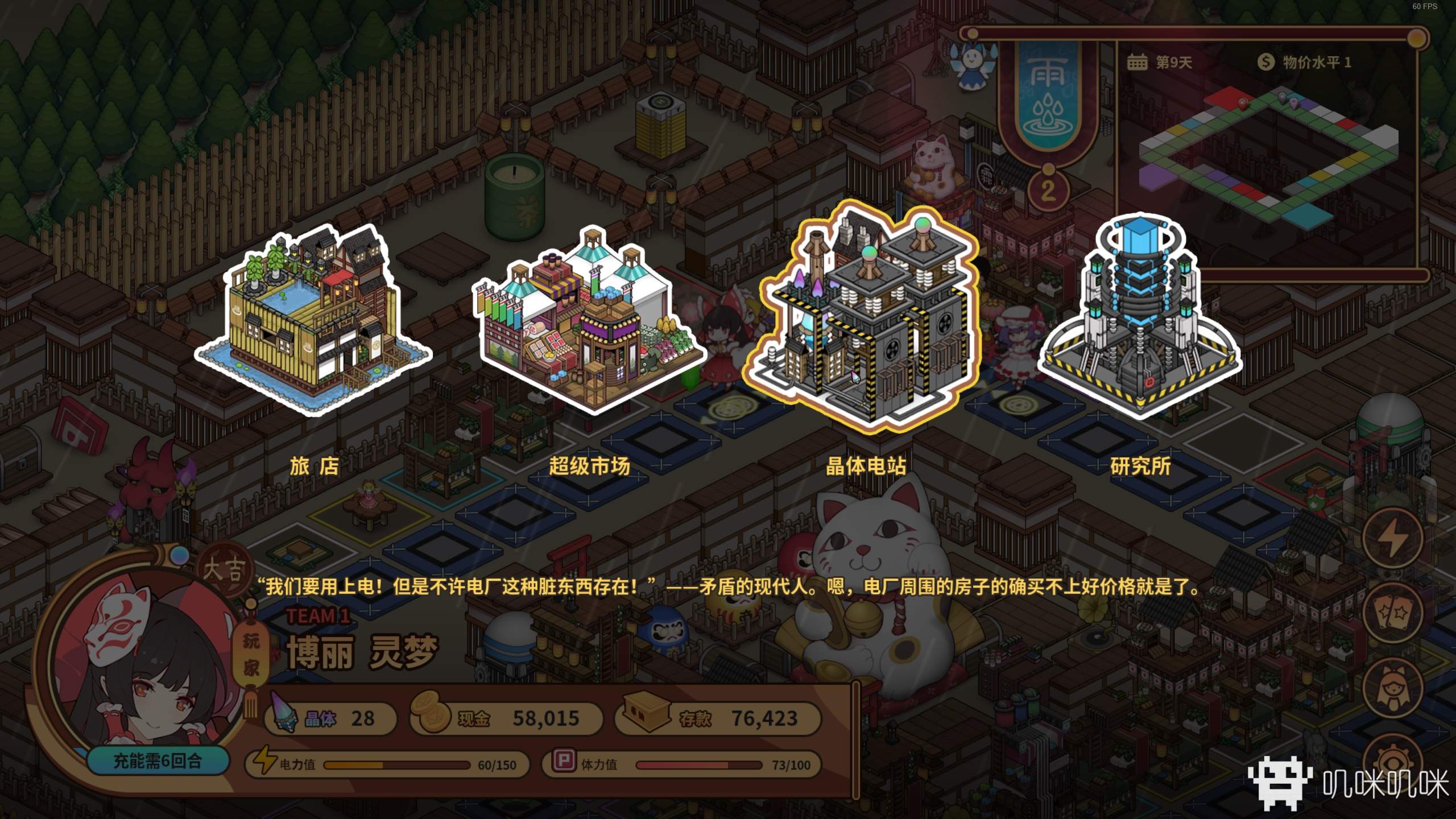Click the rain weather banner
1456x819 pixels.
1048,97
